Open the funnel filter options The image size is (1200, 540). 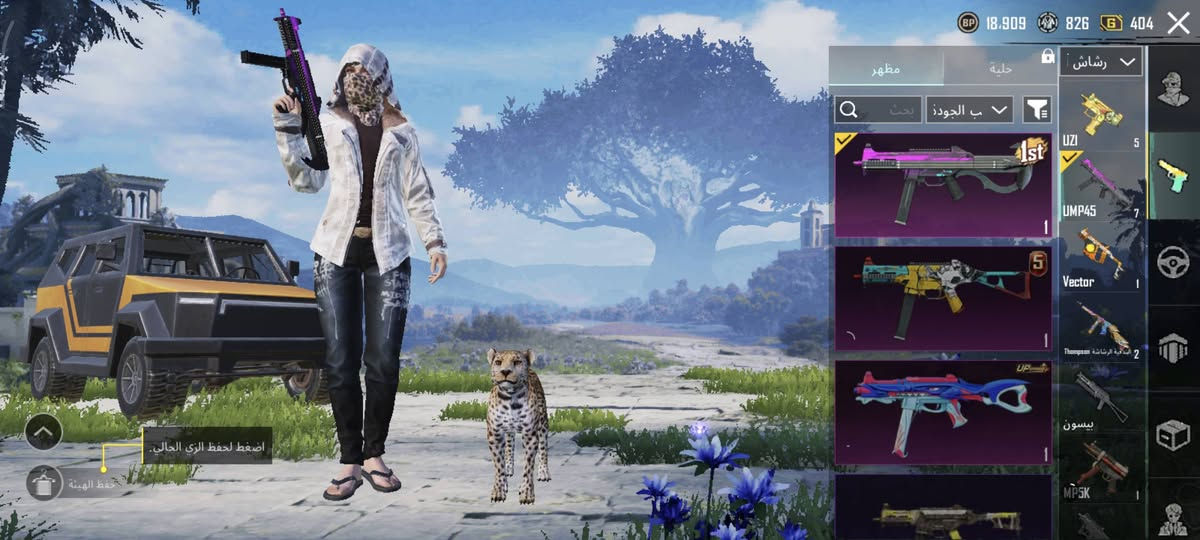(x=1038, y=110)
